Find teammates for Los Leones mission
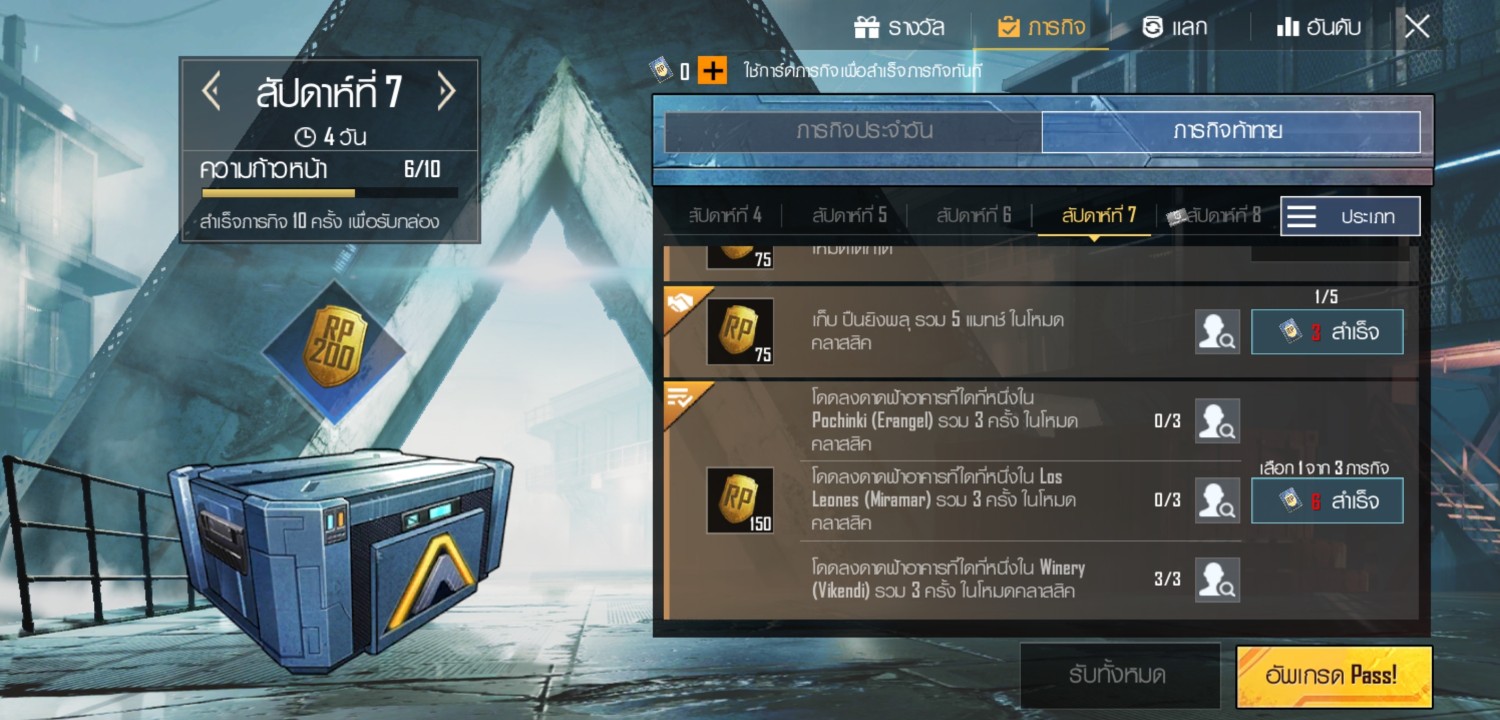 pyautogui.click(x=1217, y=500)
